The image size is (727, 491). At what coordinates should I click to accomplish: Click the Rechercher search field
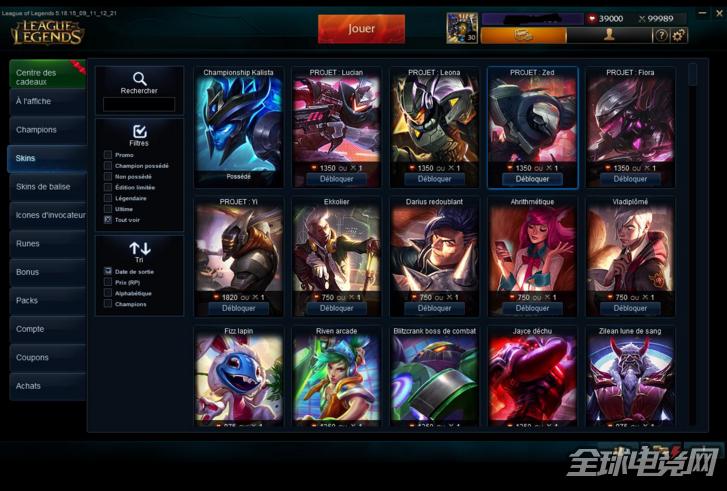coord(139,104)
